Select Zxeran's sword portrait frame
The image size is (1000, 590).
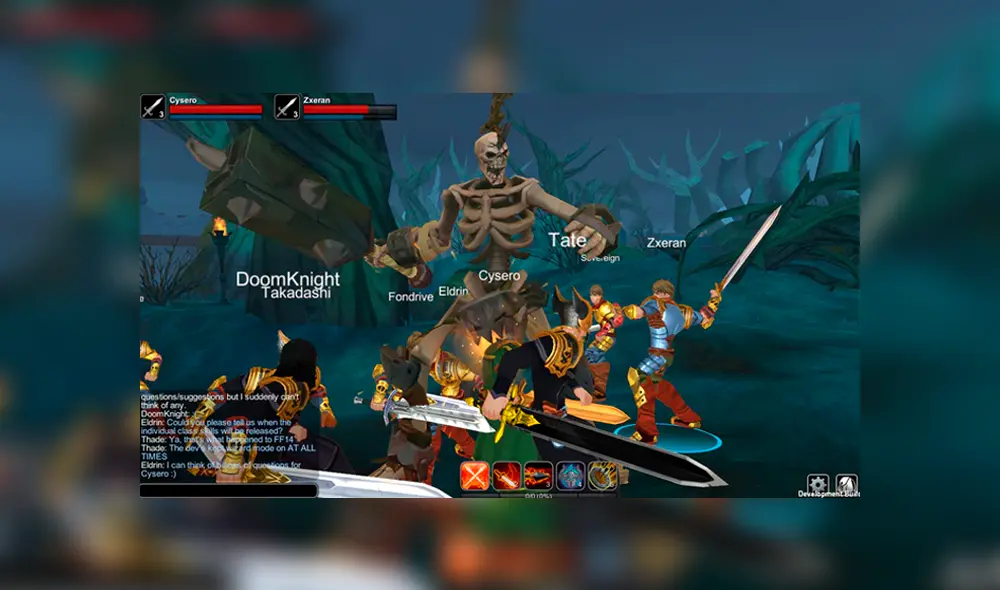287,107
